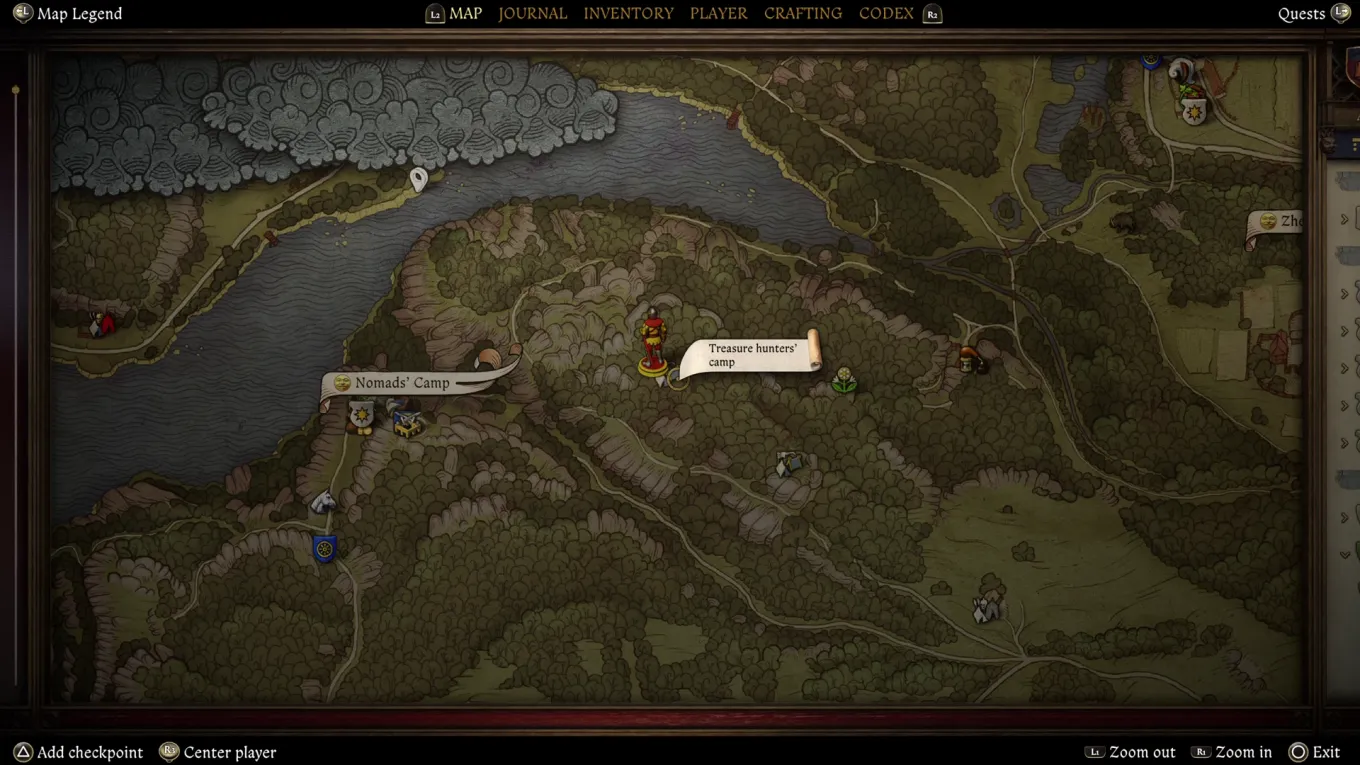Open the Quests panel
The image size is (1360, 765).
1301,13
